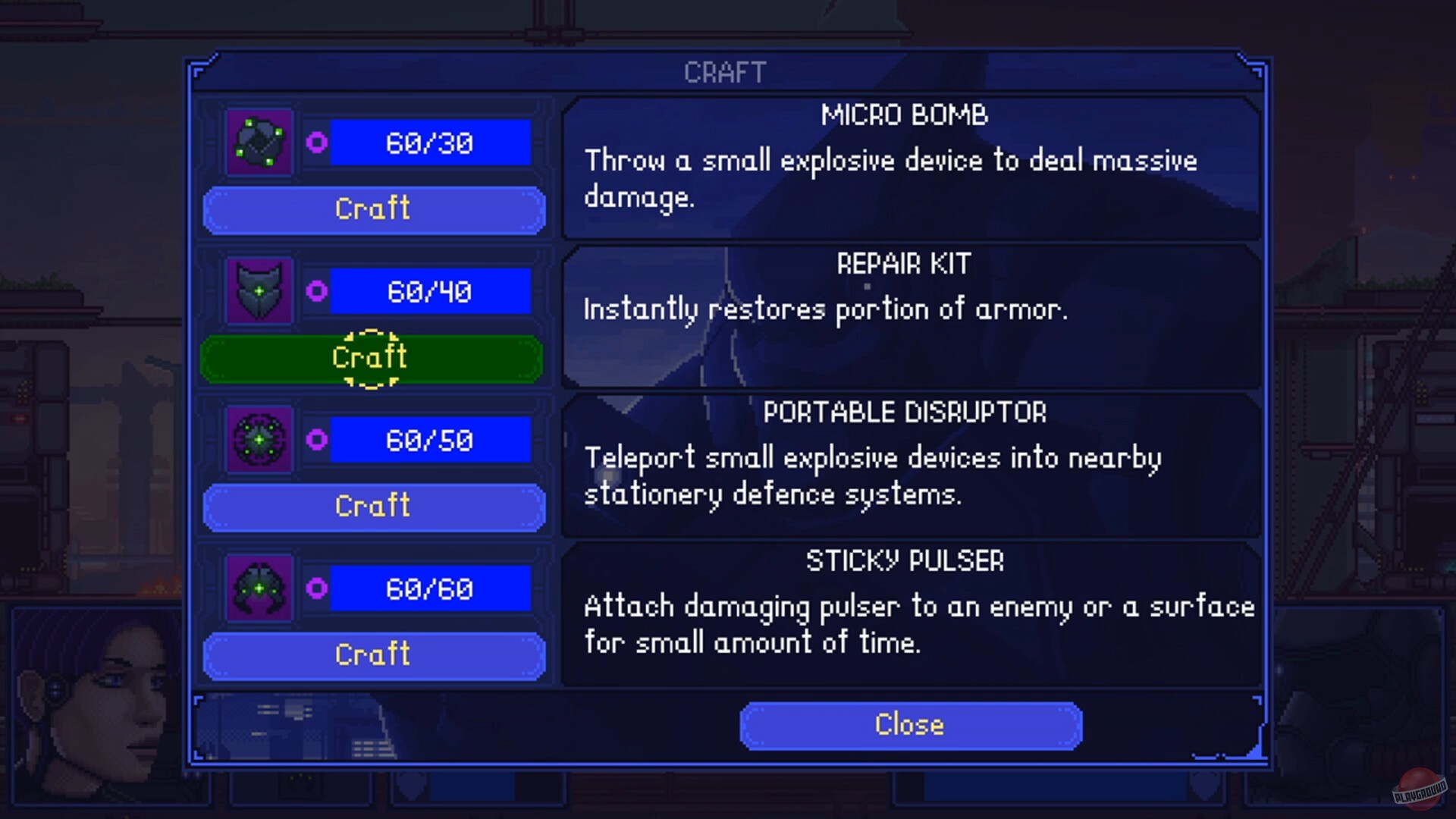Select the Repair Kit shield icon
The height and width of the screenshot is (819, 1456).
click(258, 291)
